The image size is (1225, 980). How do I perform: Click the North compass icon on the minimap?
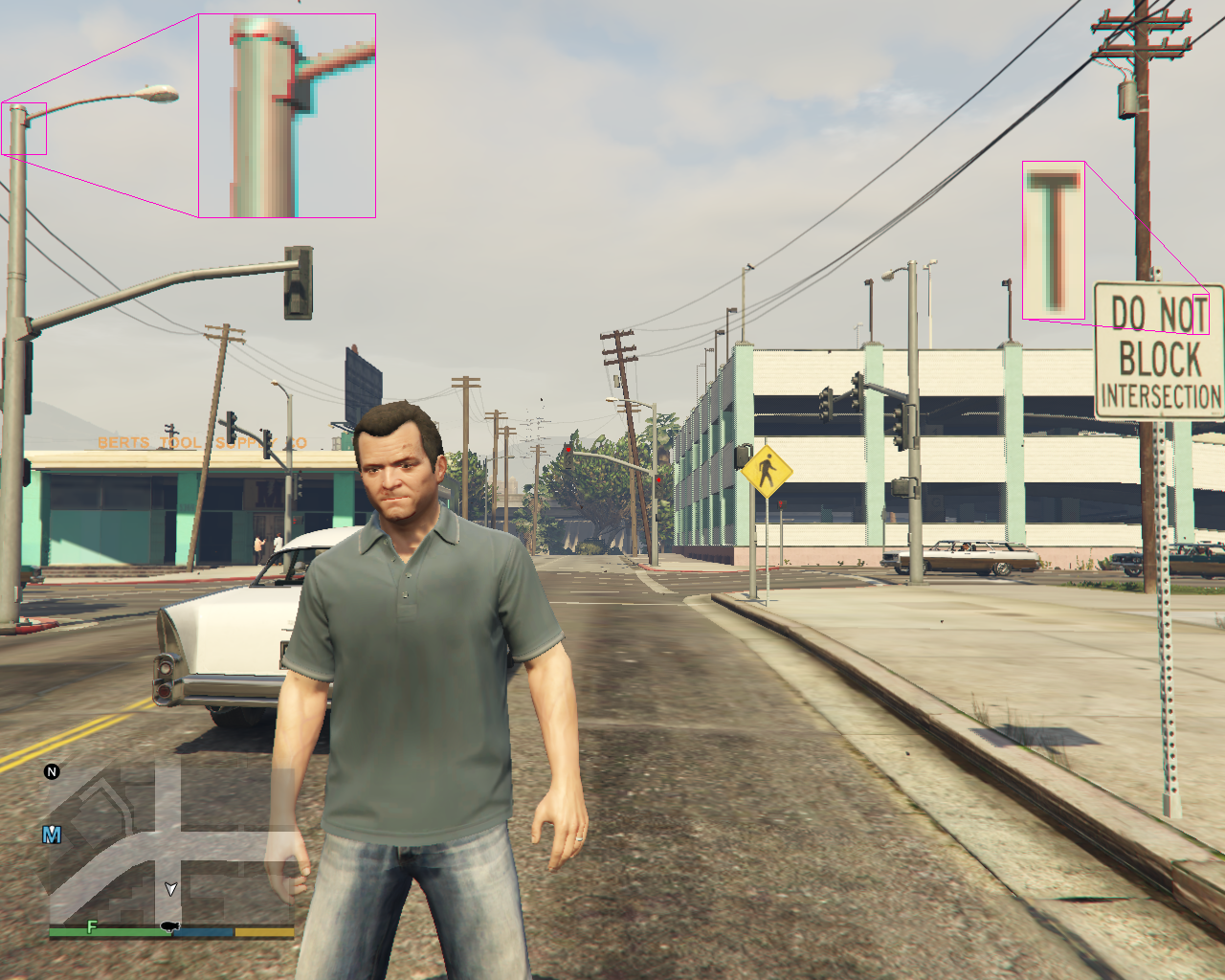[53, 771]
